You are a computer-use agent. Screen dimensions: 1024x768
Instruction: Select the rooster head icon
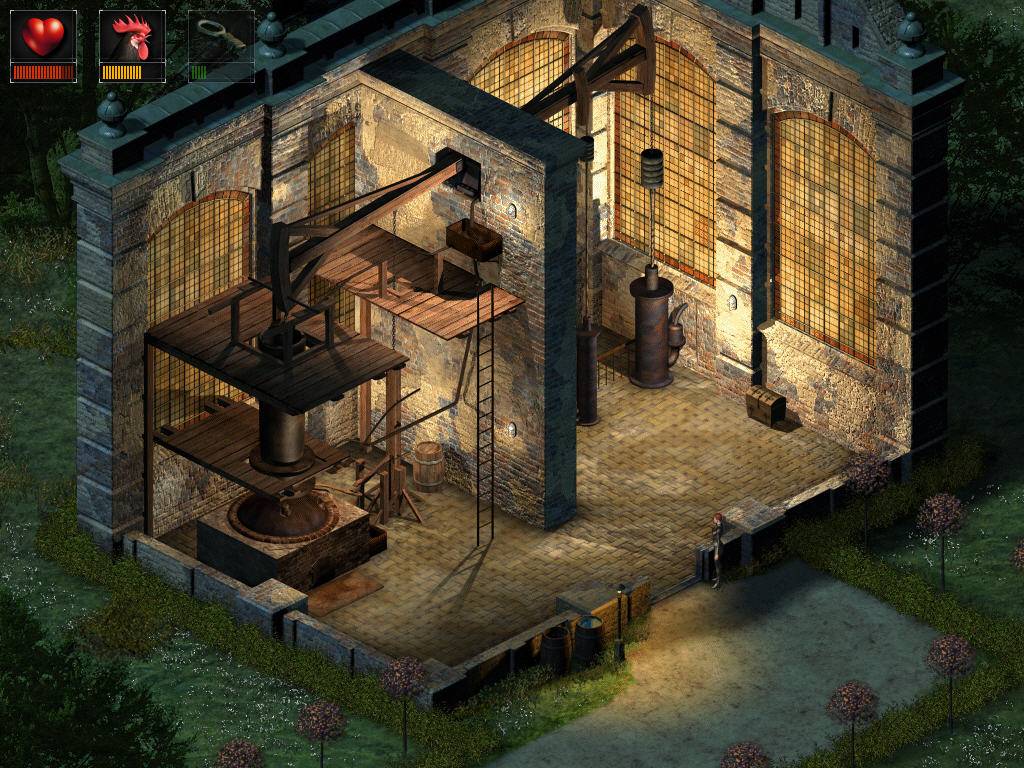click(x=132, y=37)
